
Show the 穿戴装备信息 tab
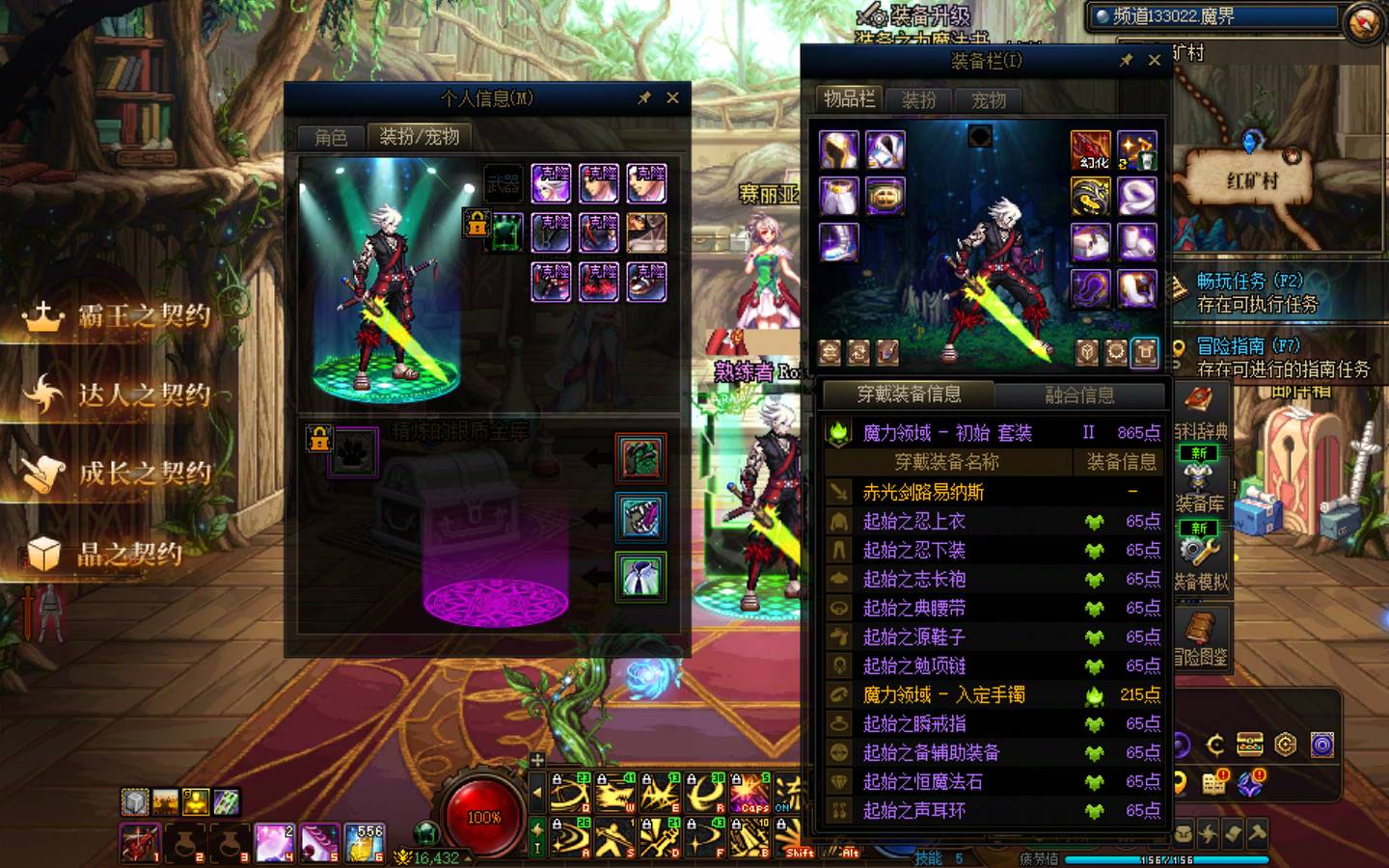point(909,393)
